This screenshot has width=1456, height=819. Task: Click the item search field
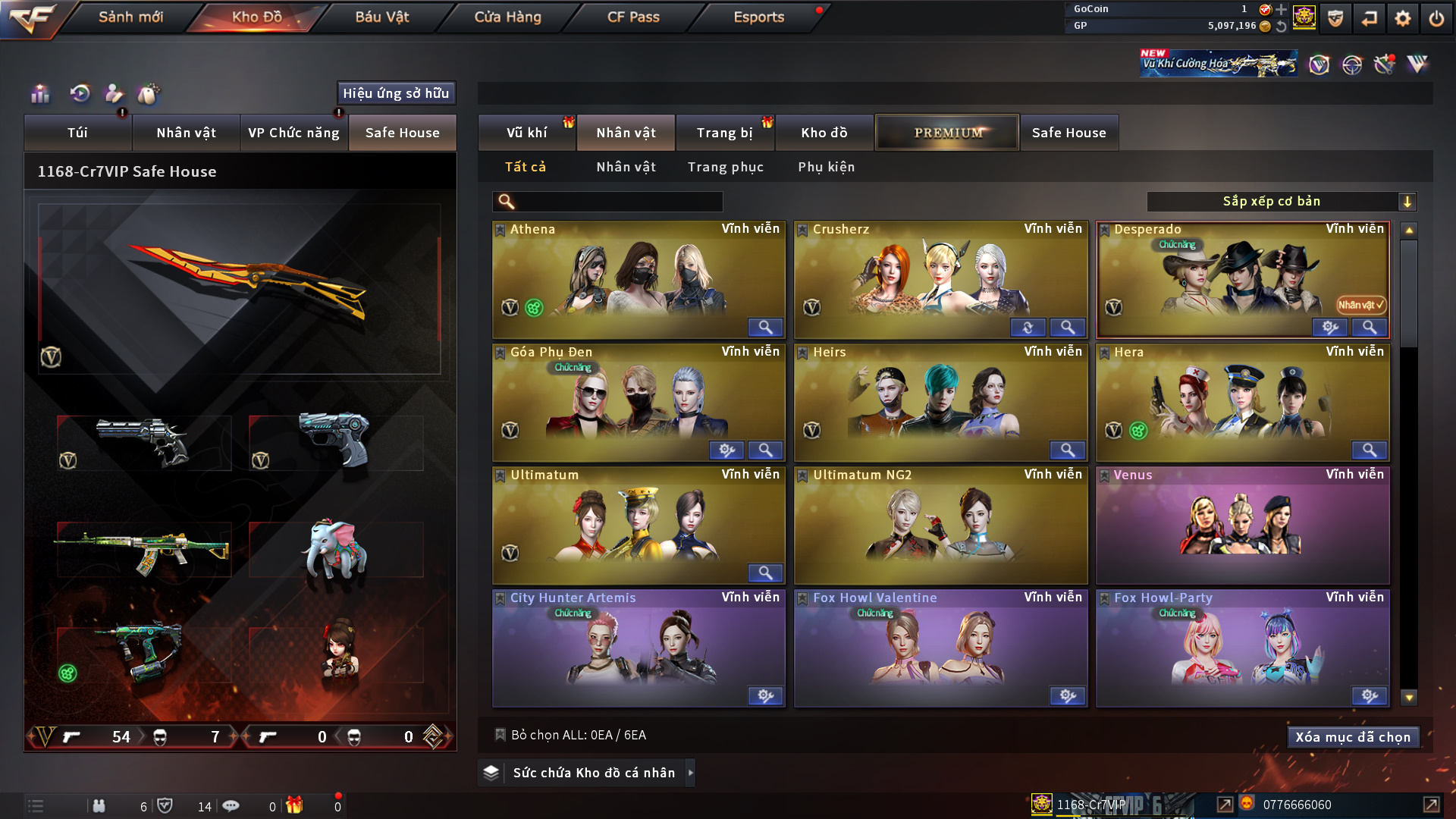click(618, 201)
